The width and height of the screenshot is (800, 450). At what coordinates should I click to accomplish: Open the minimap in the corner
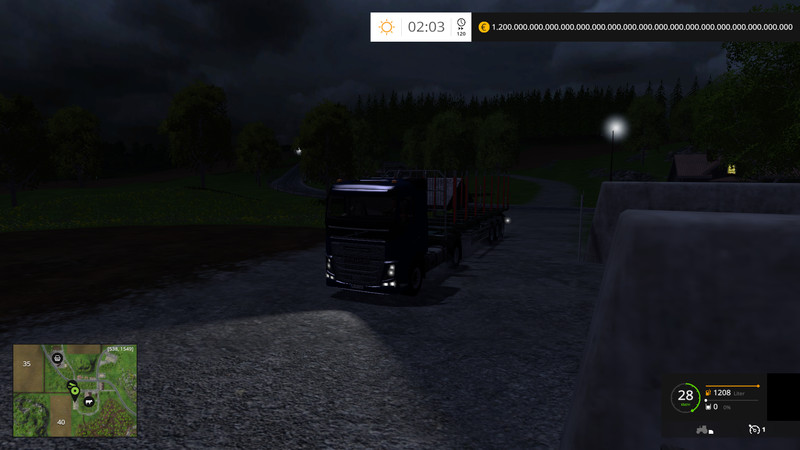(x=75, y=391)
